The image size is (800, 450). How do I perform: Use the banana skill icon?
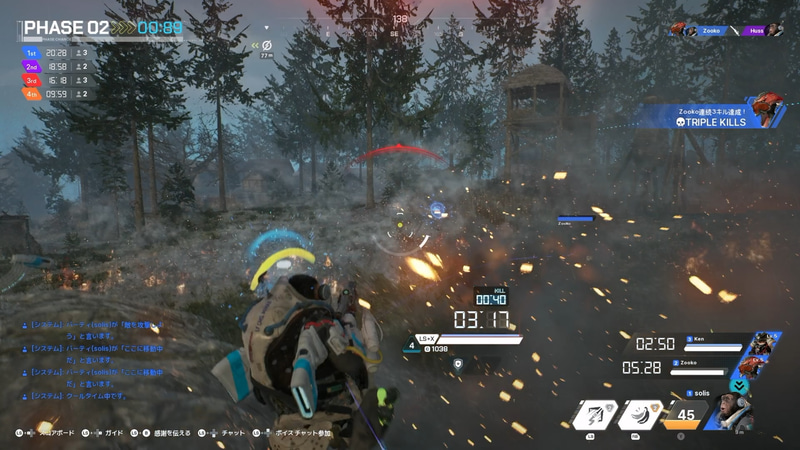(x=639, y=416)
